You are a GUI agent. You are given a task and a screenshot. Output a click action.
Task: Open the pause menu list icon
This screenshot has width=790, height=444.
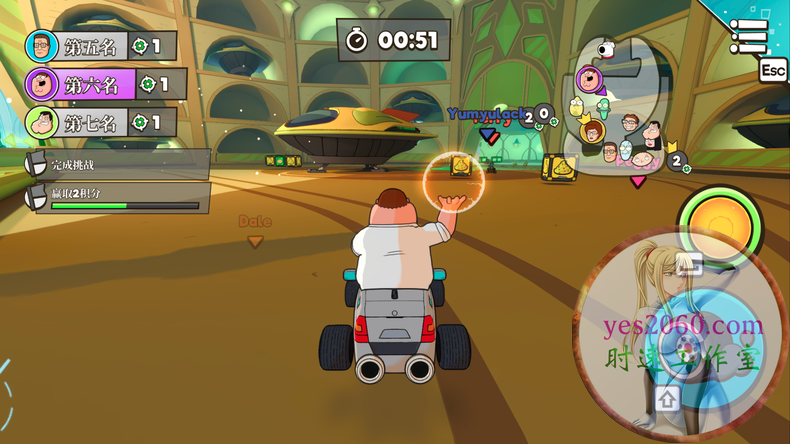[748, 37]
